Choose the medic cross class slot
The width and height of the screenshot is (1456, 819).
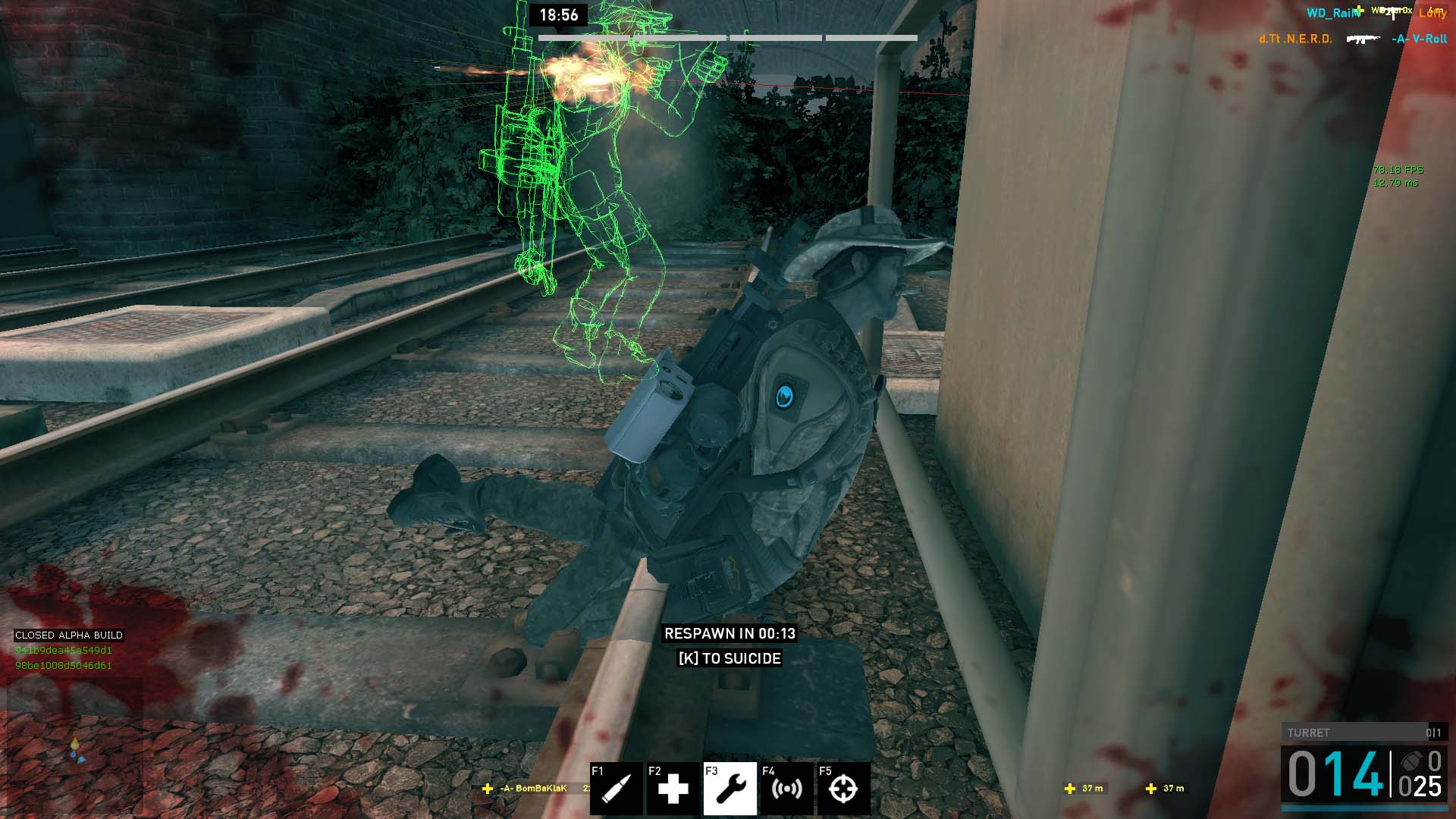(673, 789)
